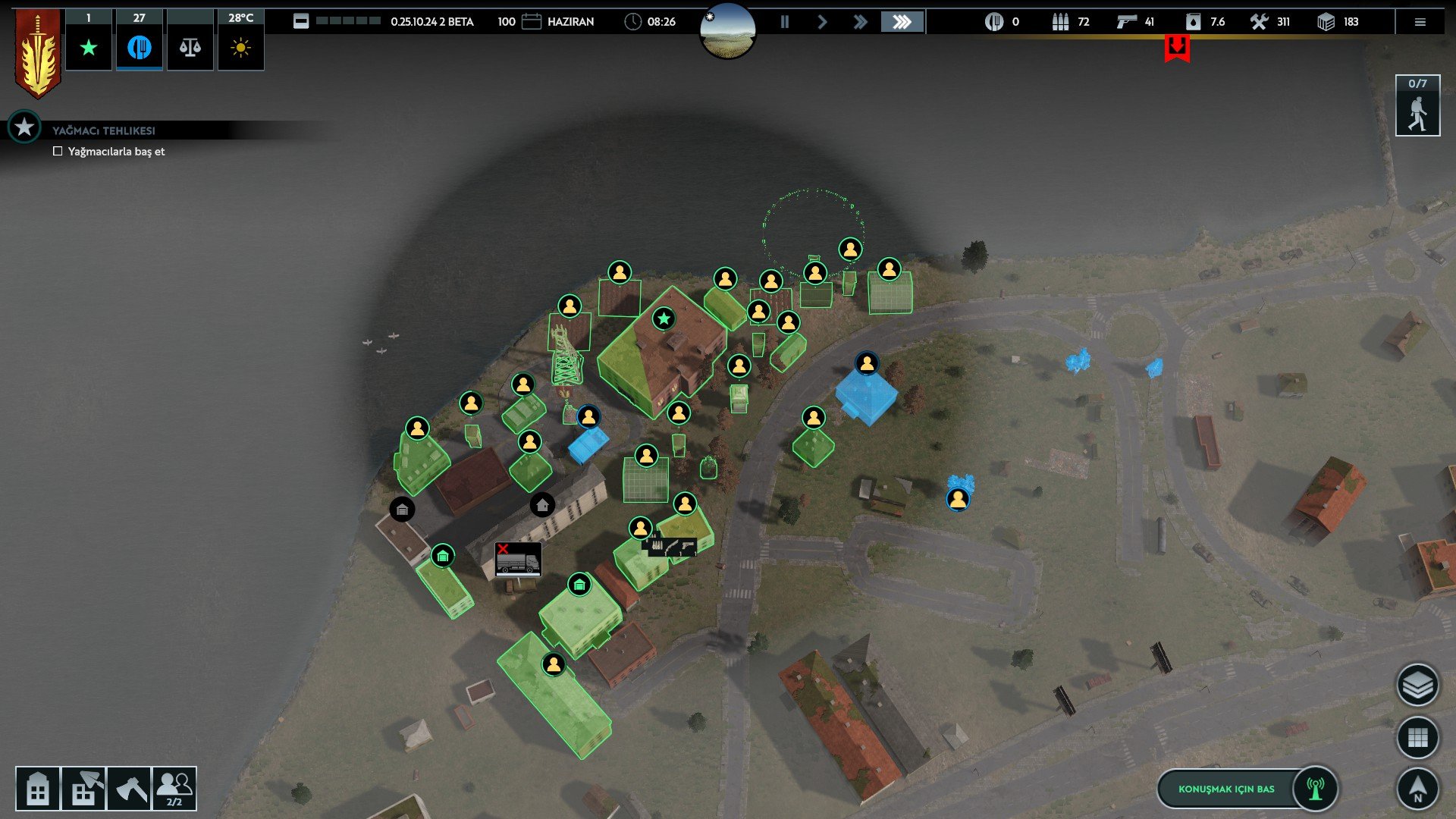Image resolution: width=1456 pixels, height=819 pixels.
Task: Set game speed to double arrows
Action: [x=860, y=22]
